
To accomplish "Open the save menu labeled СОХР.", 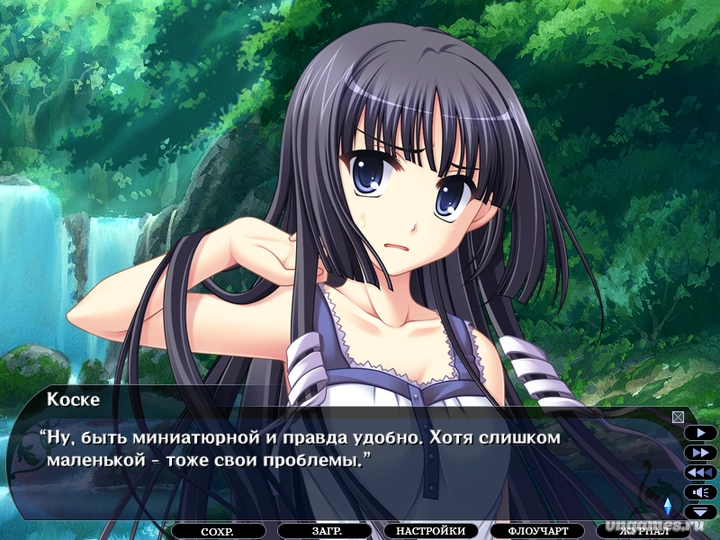I will 217,531.
